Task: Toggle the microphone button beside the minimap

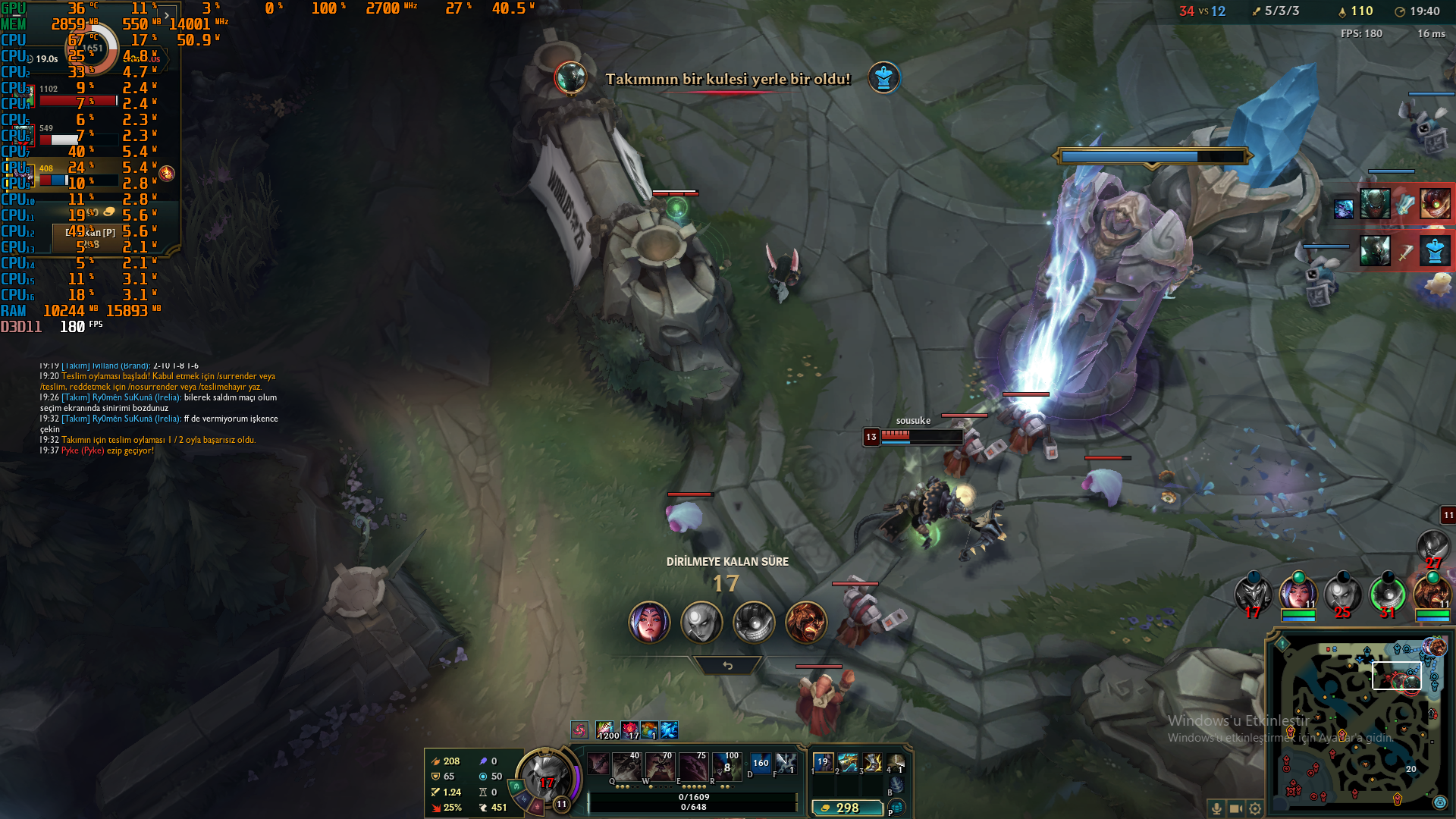Action: click(1216, 808)
